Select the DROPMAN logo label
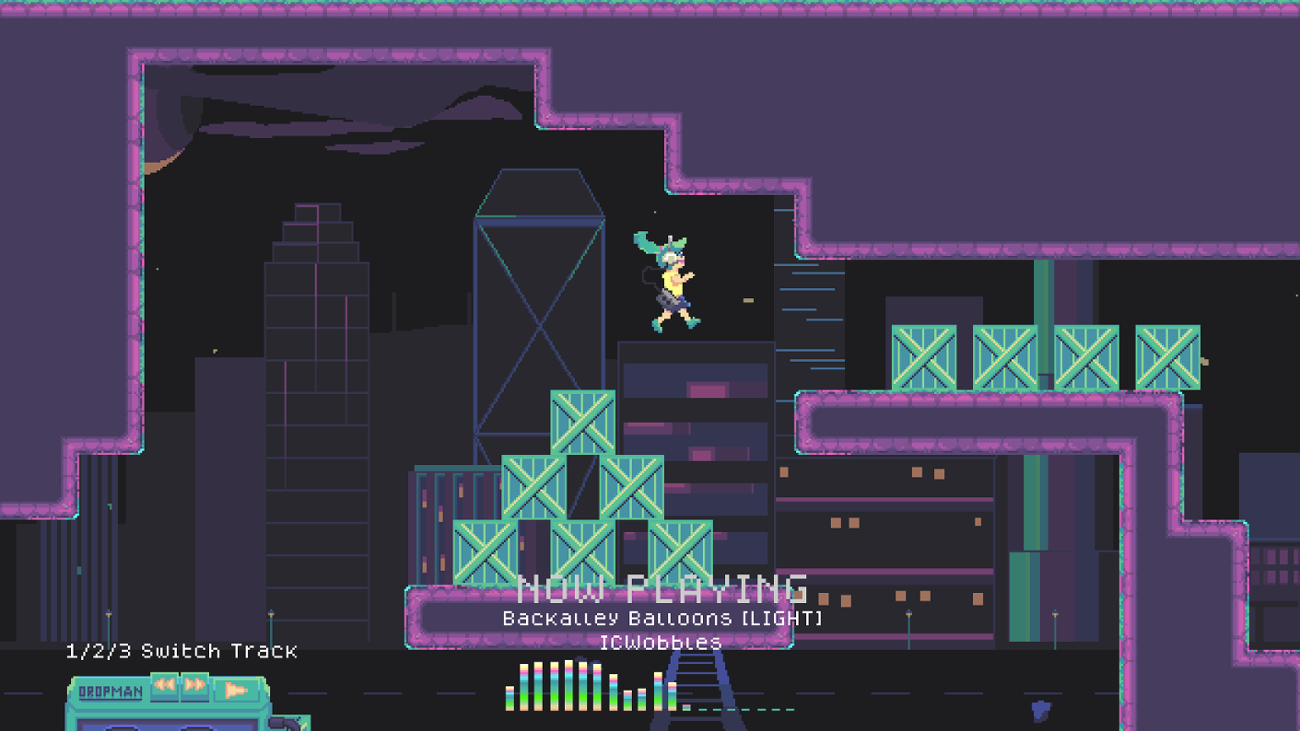Viewport: 1300px width, 731px height. coord(112,692)
